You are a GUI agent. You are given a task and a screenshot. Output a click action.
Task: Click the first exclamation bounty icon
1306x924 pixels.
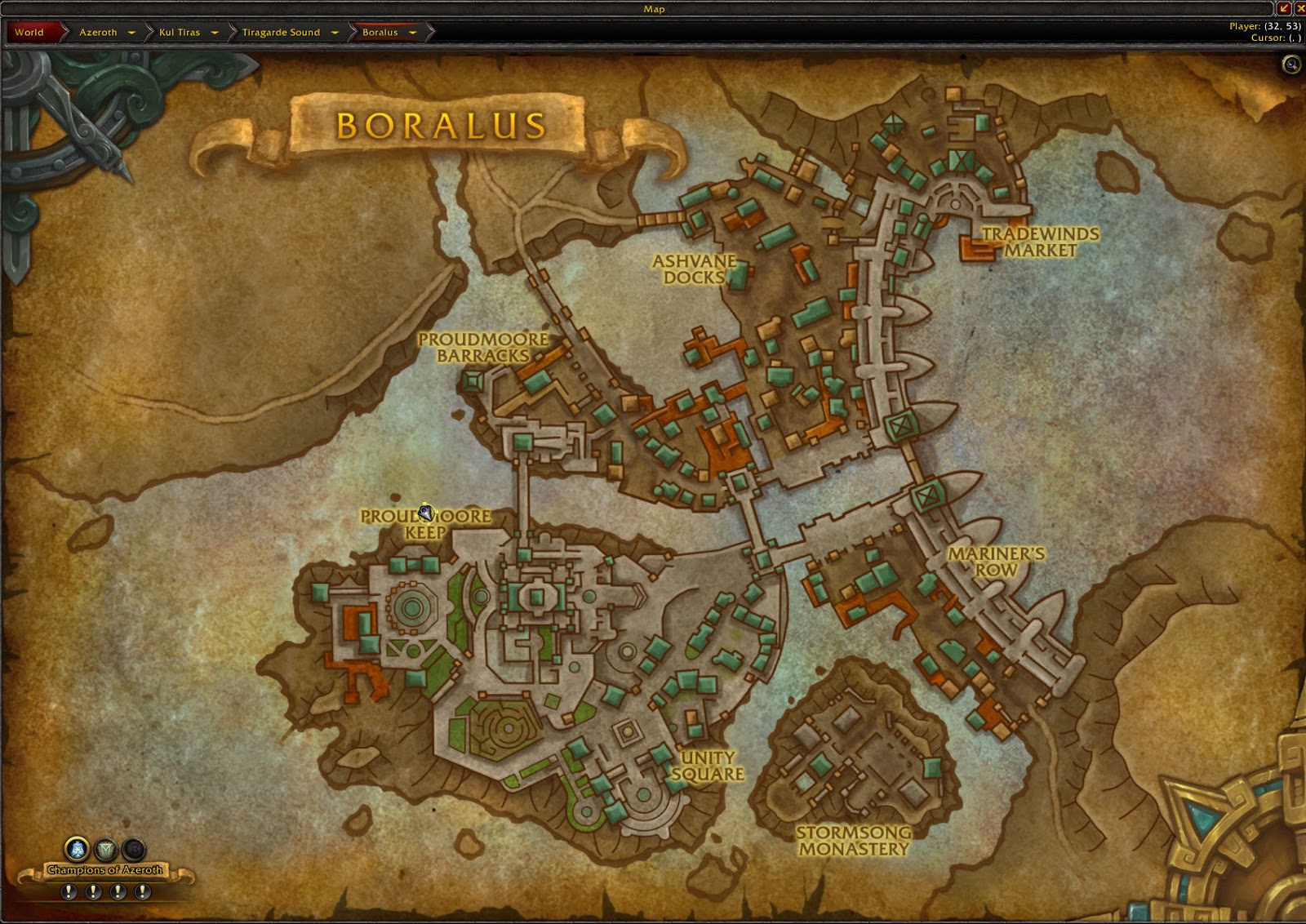coord(69,890)
